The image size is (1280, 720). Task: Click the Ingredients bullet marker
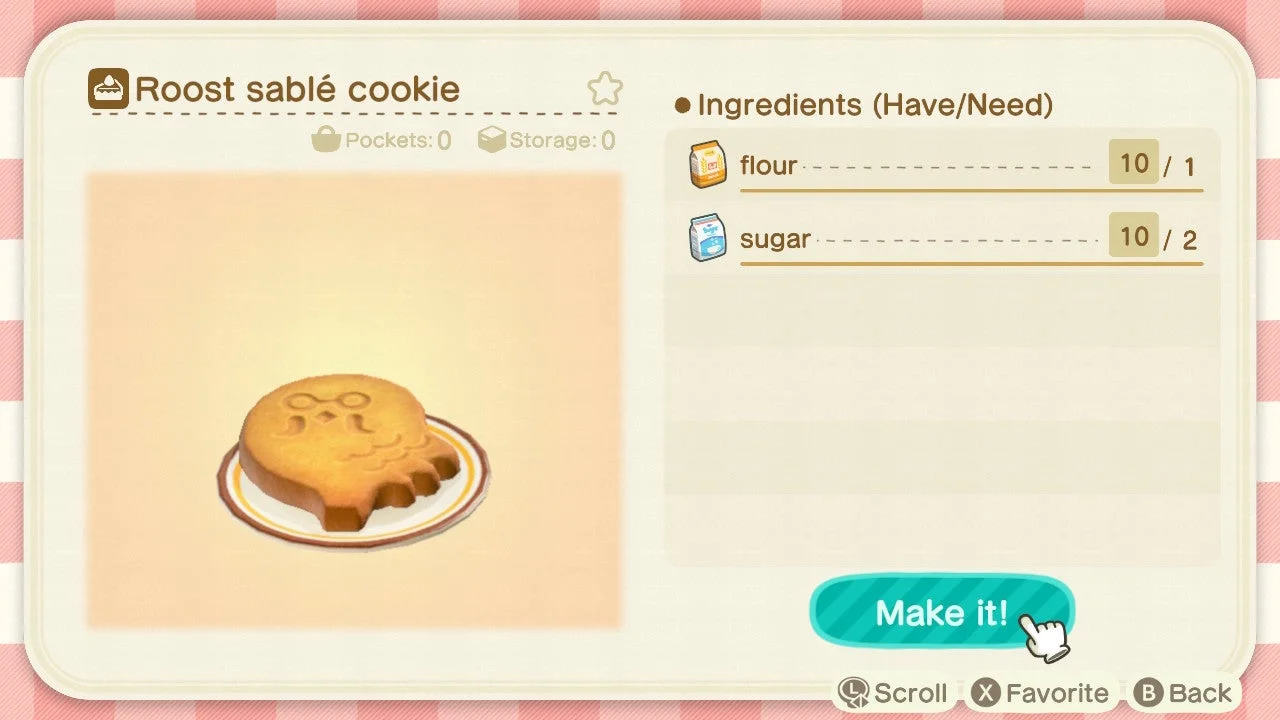tap(682, 104)
